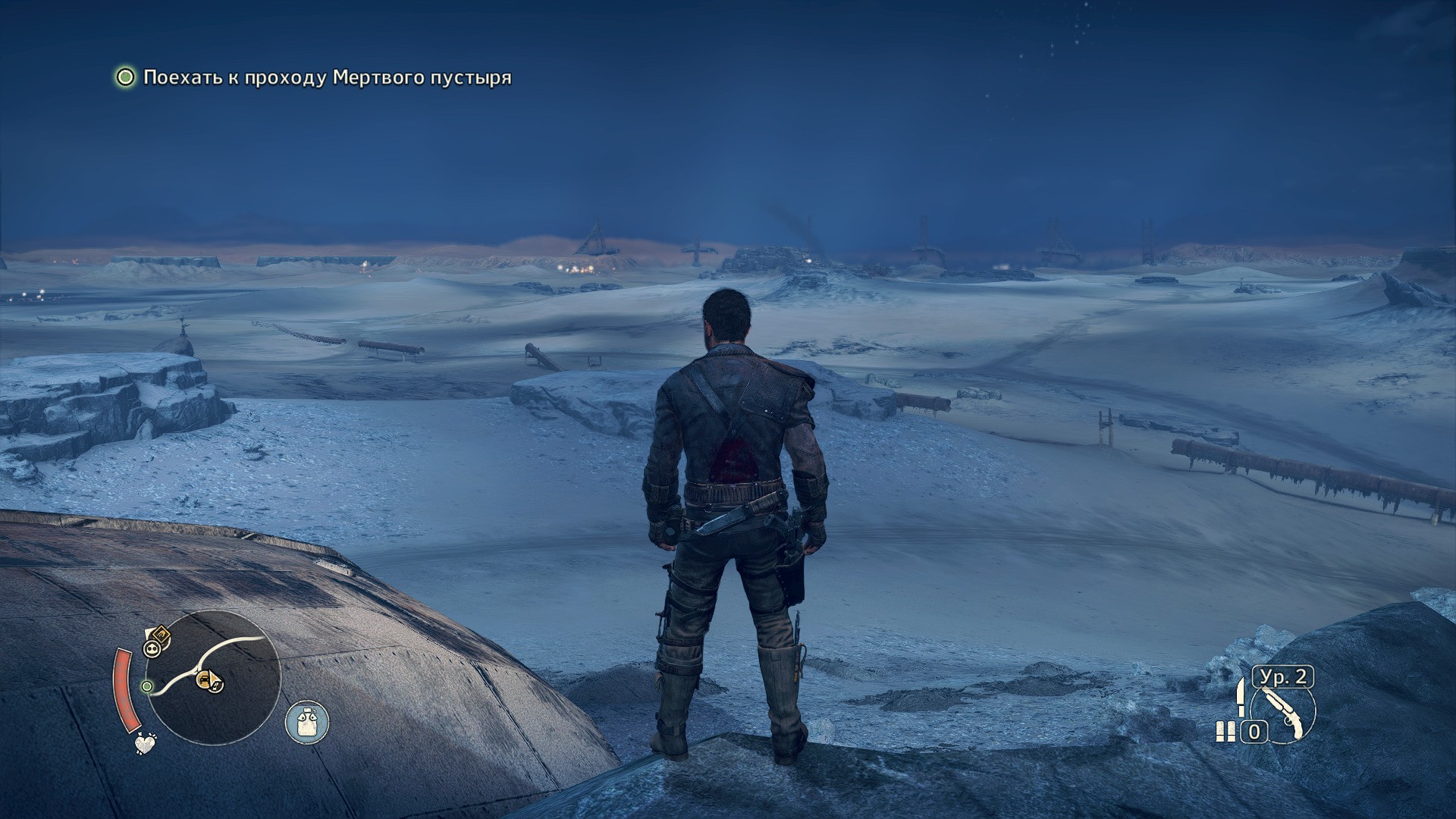Click the knife icon beside the shotgun
Image resolution: width=1456 pixels, height=819 pixels.
(1241, 697)
